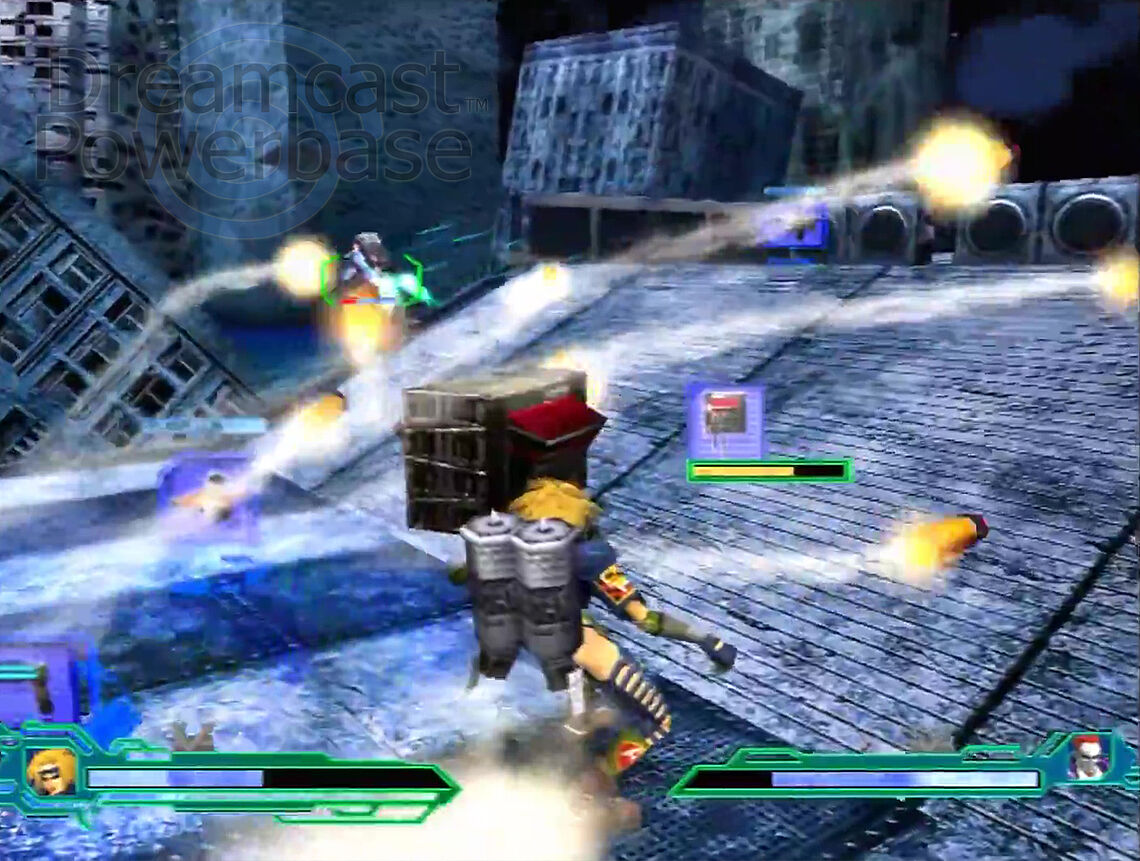Click the green lock-on reticle on the enemy
This screenshot has width=1140, height=861.
(x=371, y=278)
